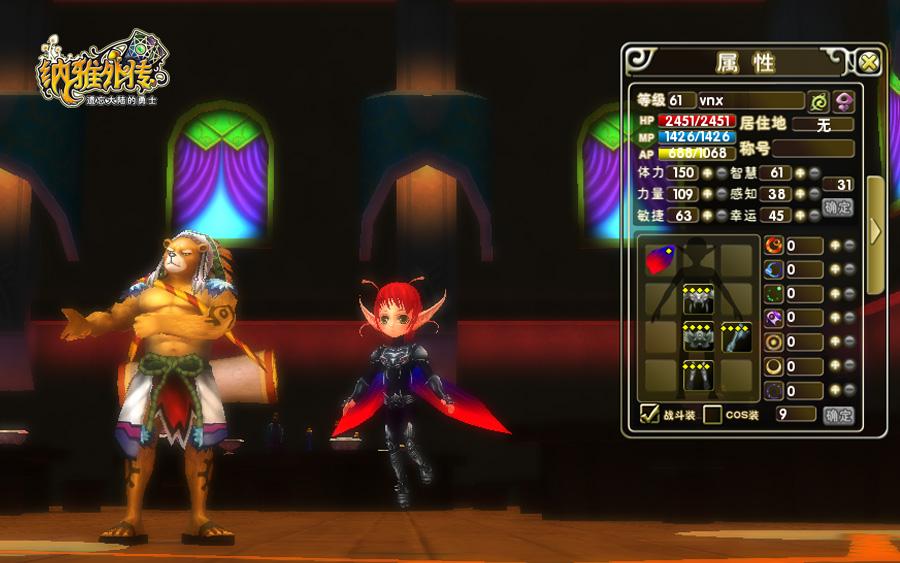Increase the 幸运 stat by one
This screenshot has width=900, height=563.
tap(800, 215)
